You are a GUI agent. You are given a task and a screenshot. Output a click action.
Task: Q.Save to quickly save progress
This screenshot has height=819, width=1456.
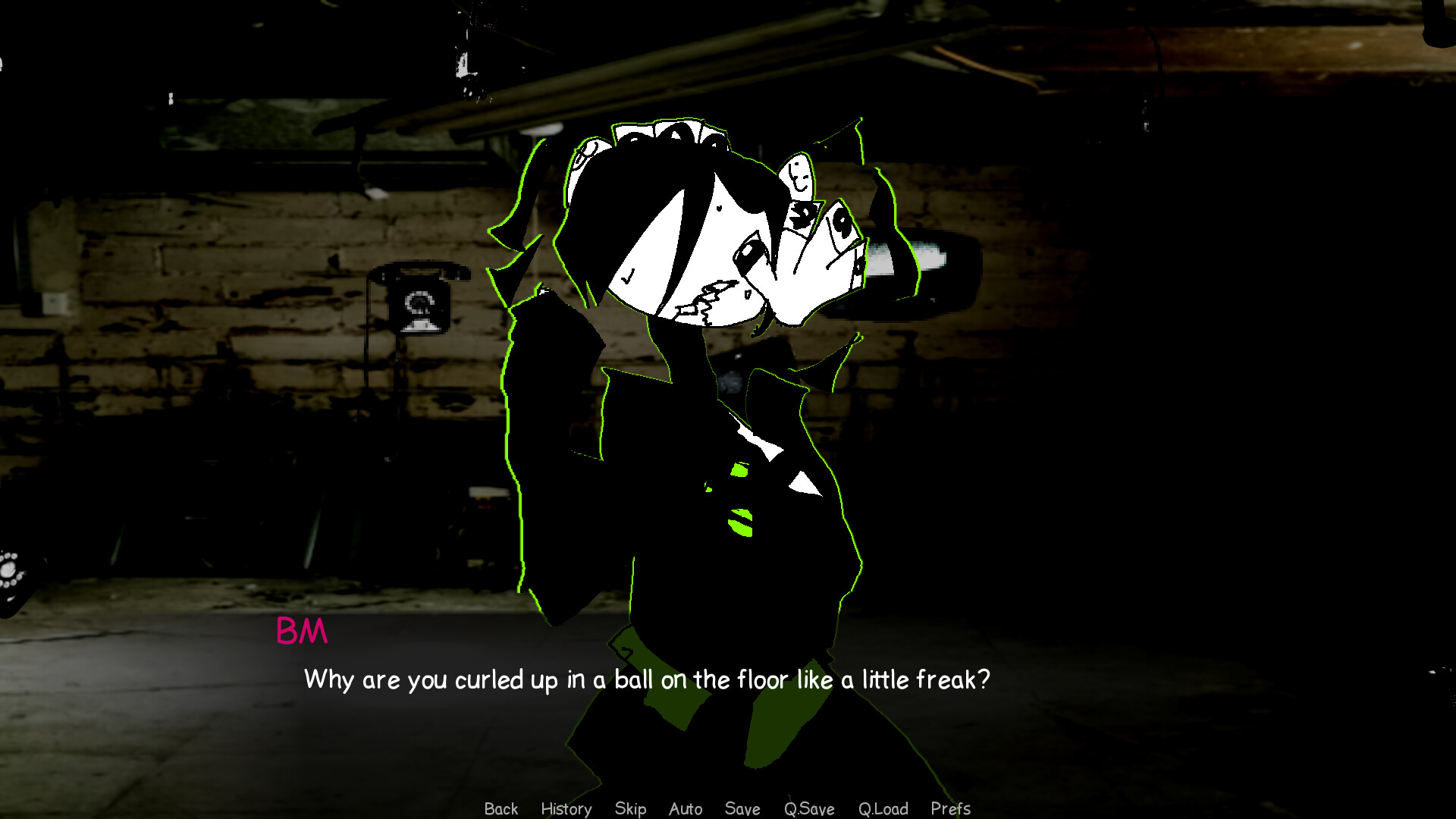[808, 808]
